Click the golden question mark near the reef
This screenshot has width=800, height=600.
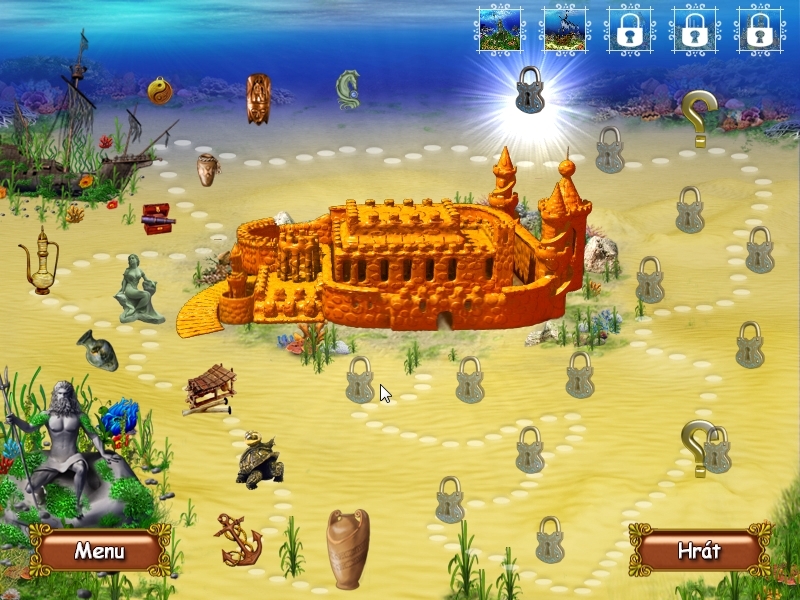click(698, 117)
